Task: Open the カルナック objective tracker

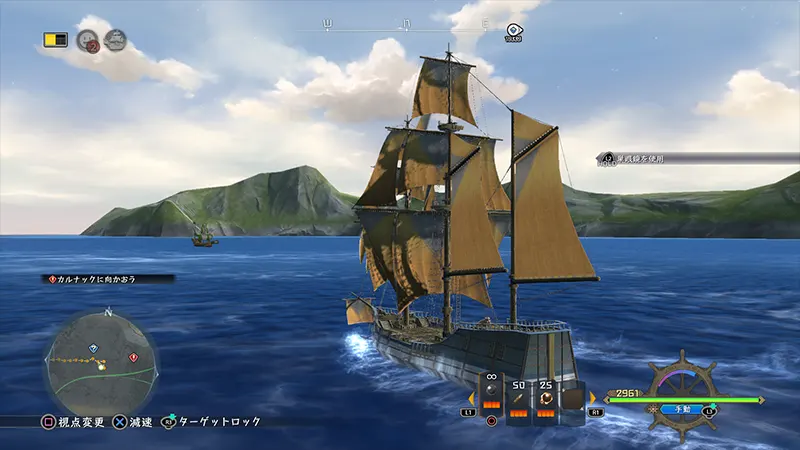Action: [109, 279]
